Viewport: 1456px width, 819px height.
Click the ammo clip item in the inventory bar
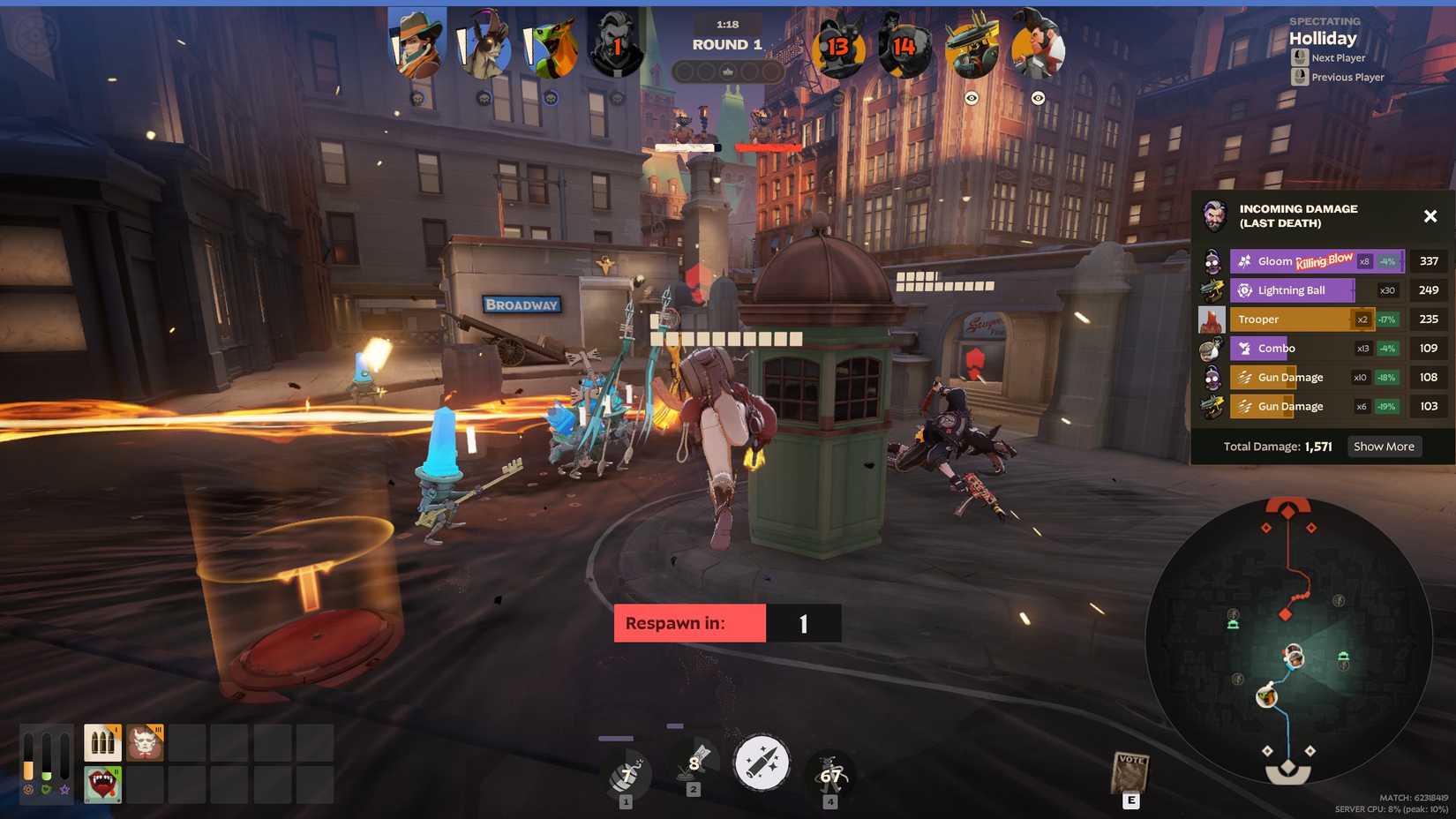click(x=102, y=742)
